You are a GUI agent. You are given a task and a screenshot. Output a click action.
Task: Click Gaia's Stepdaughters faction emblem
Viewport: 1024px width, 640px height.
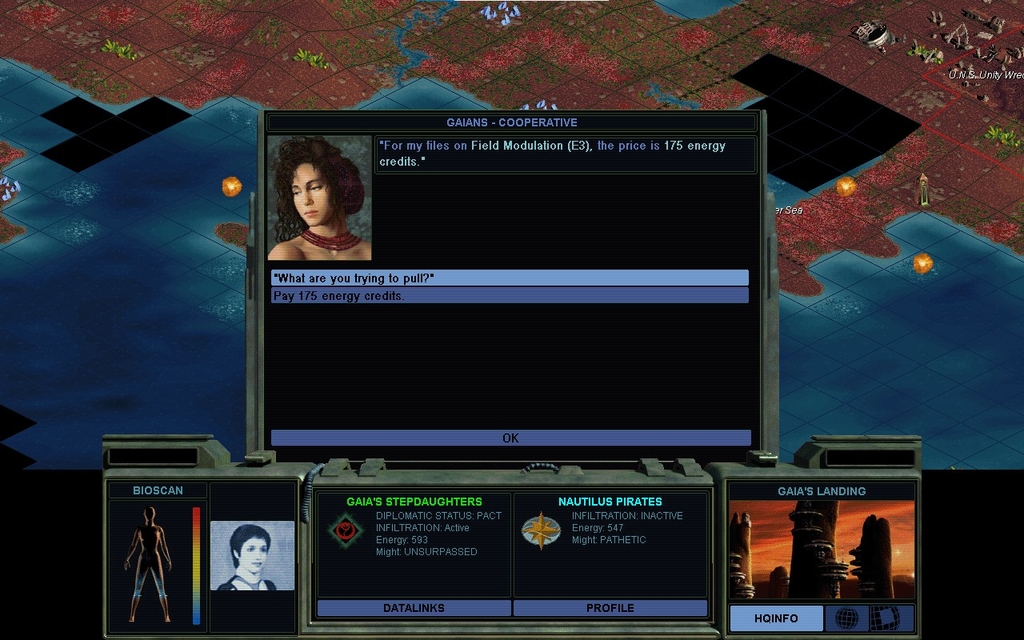(x=345, y=531)
